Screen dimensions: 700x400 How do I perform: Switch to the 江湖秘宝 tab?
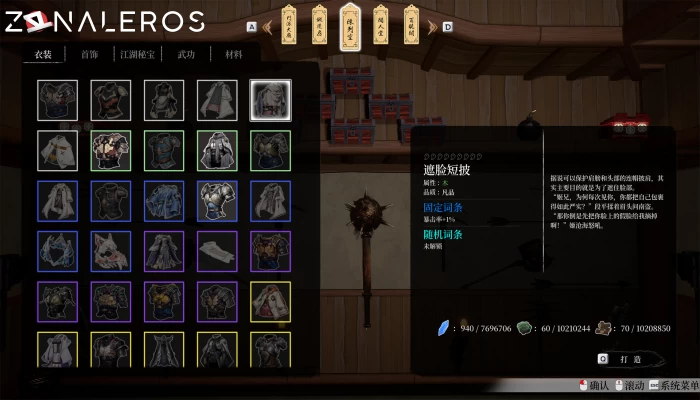[x=138, y=55]
